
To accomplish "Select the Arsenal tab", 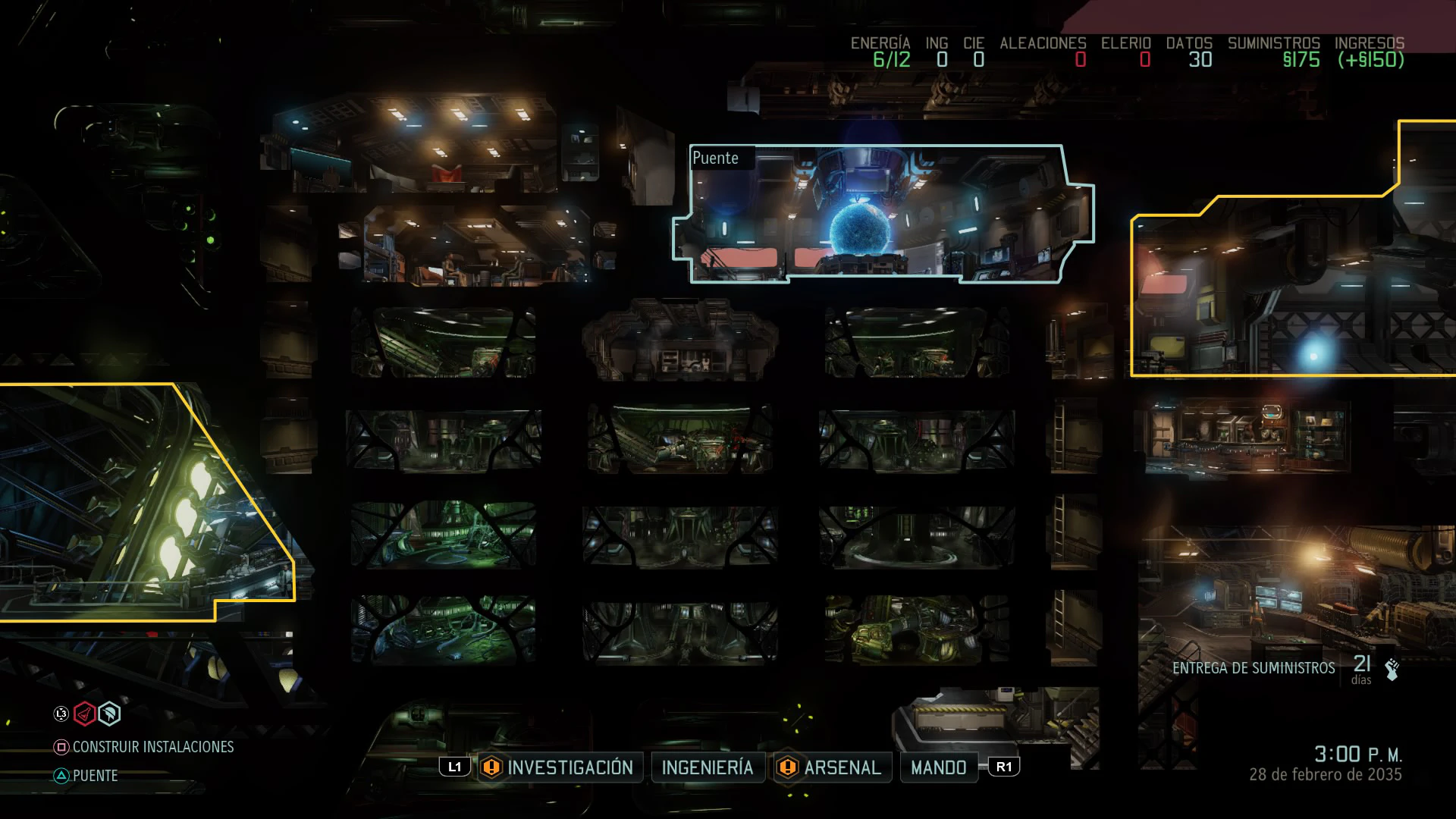I will (x=842, y=767).
